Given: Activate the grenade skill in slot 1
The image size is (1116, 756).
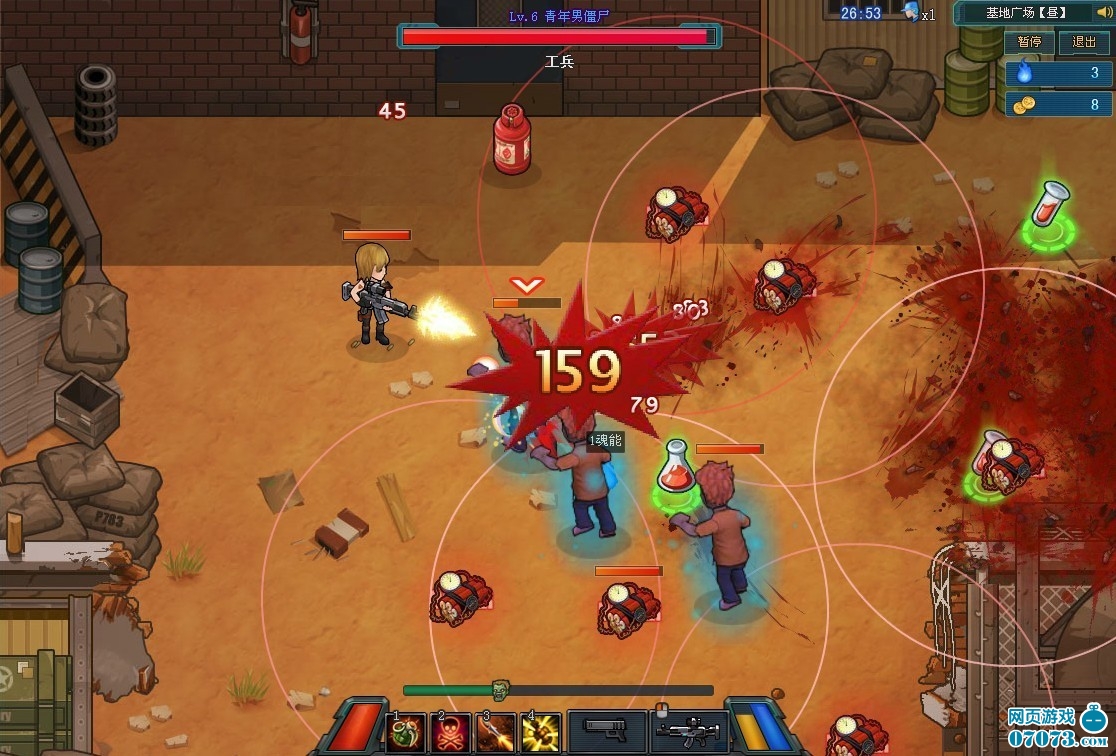Looking at the screenshot, I should pos(406,734).
